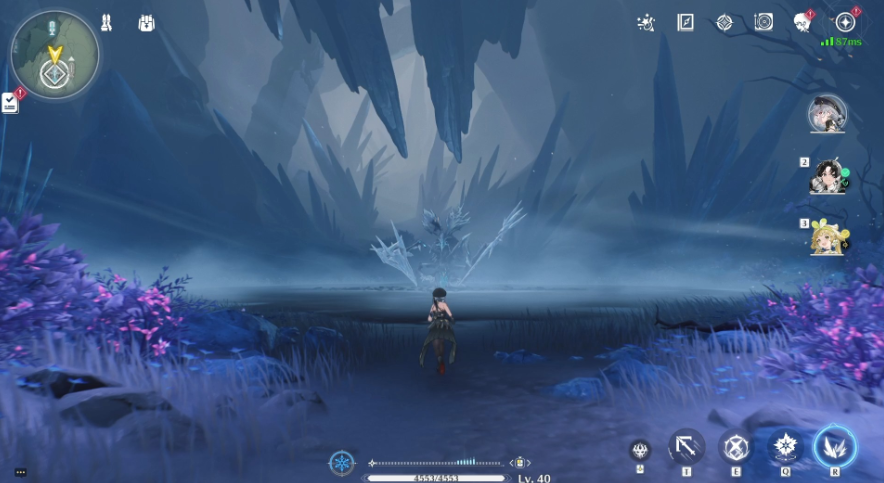Viewport: 884px width, 483px height.
Task: Activate the small utility gadget icon
Action: click(x=640, y=451)
